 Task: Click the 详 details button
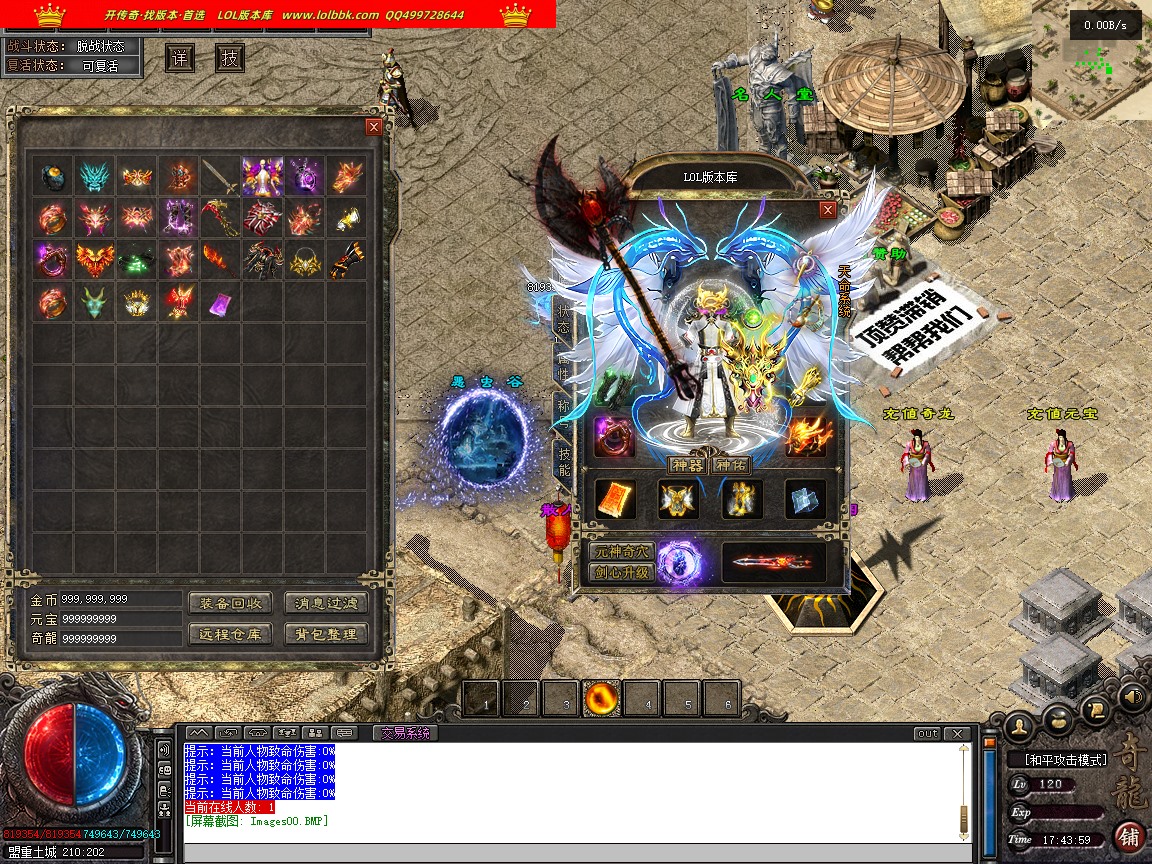[179, 58]
